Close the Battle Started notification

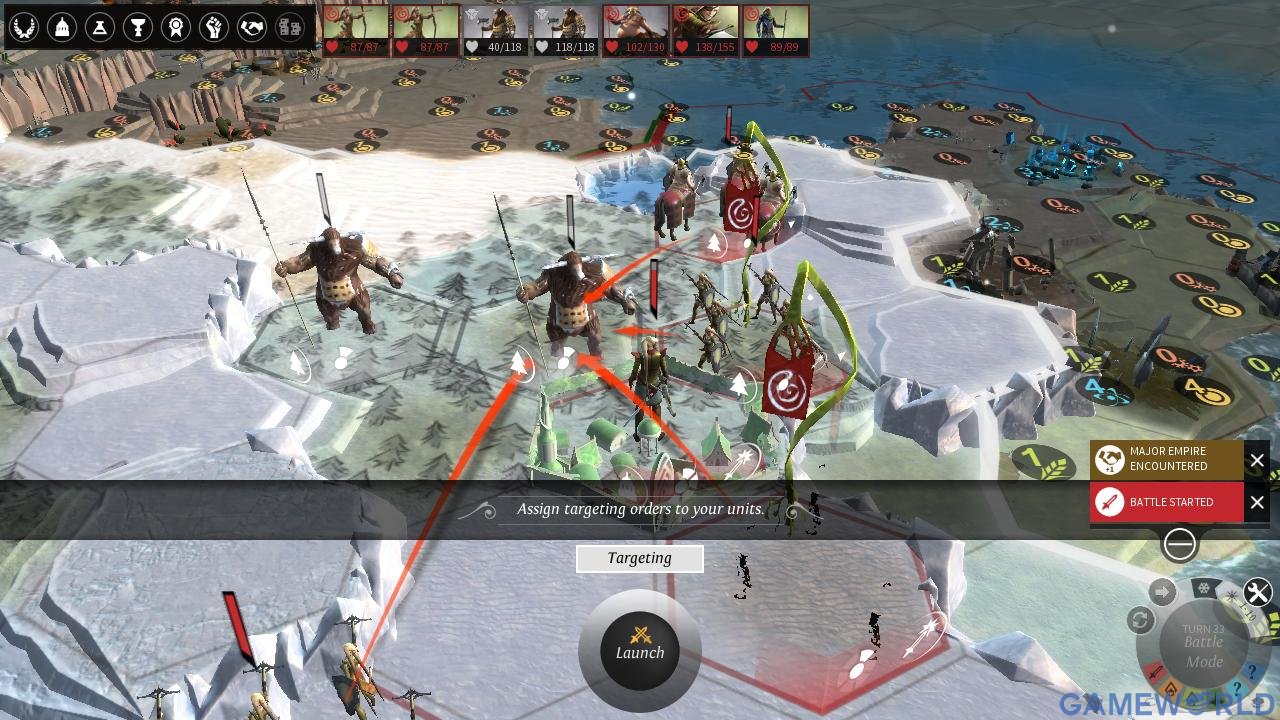(x=1257, y=502)
